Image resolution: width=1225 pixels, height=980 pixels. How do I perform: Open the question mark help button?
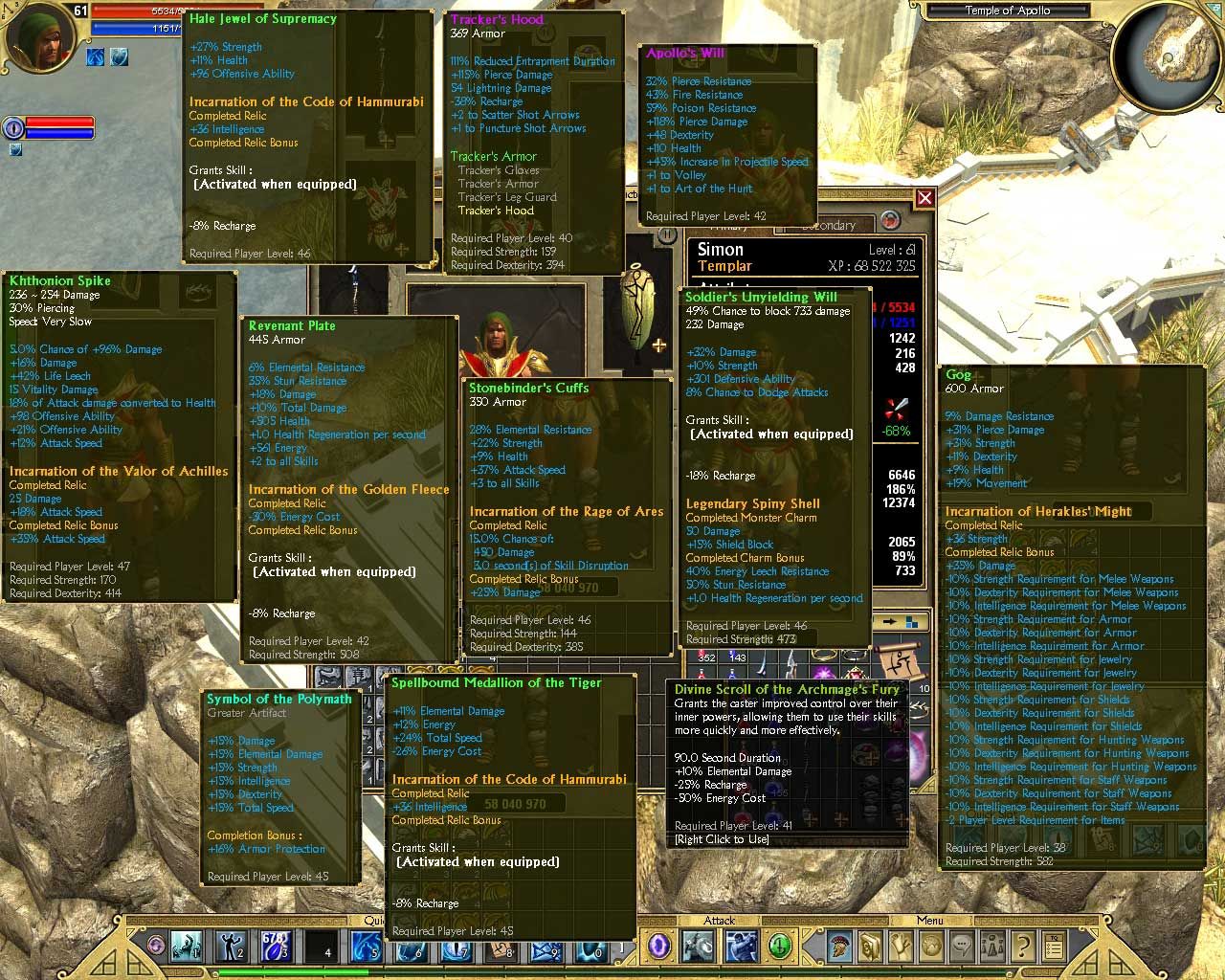click(x=1023, y=947)
